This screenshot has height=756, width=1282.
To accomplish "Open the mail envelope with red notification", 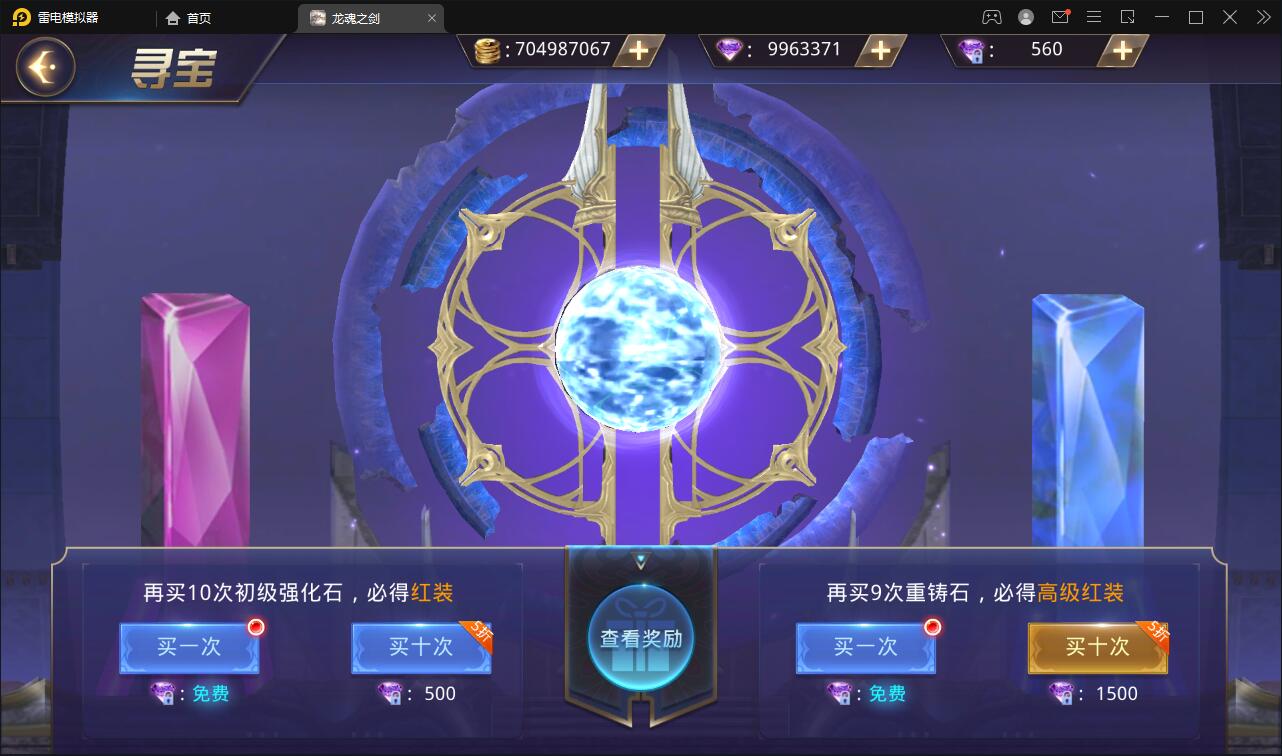I will 1062,16.
